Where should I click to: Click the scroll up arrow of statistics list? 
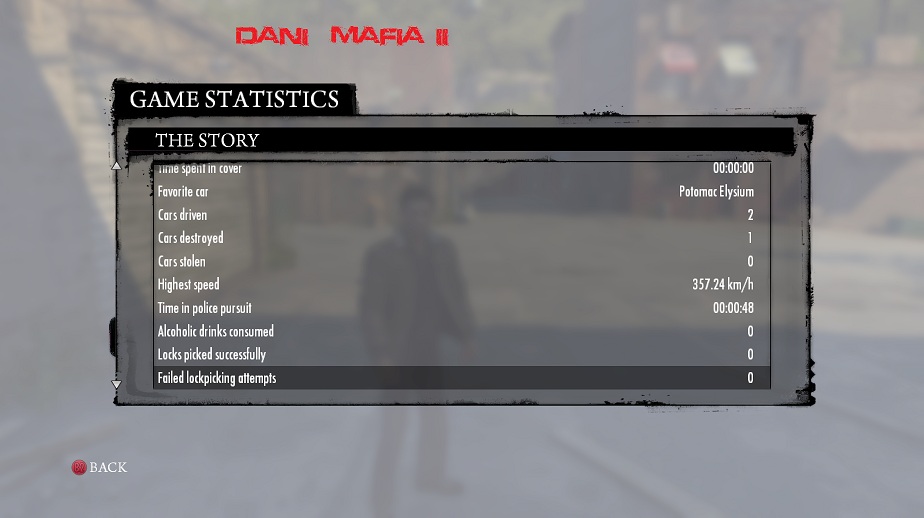pos(116,166)
